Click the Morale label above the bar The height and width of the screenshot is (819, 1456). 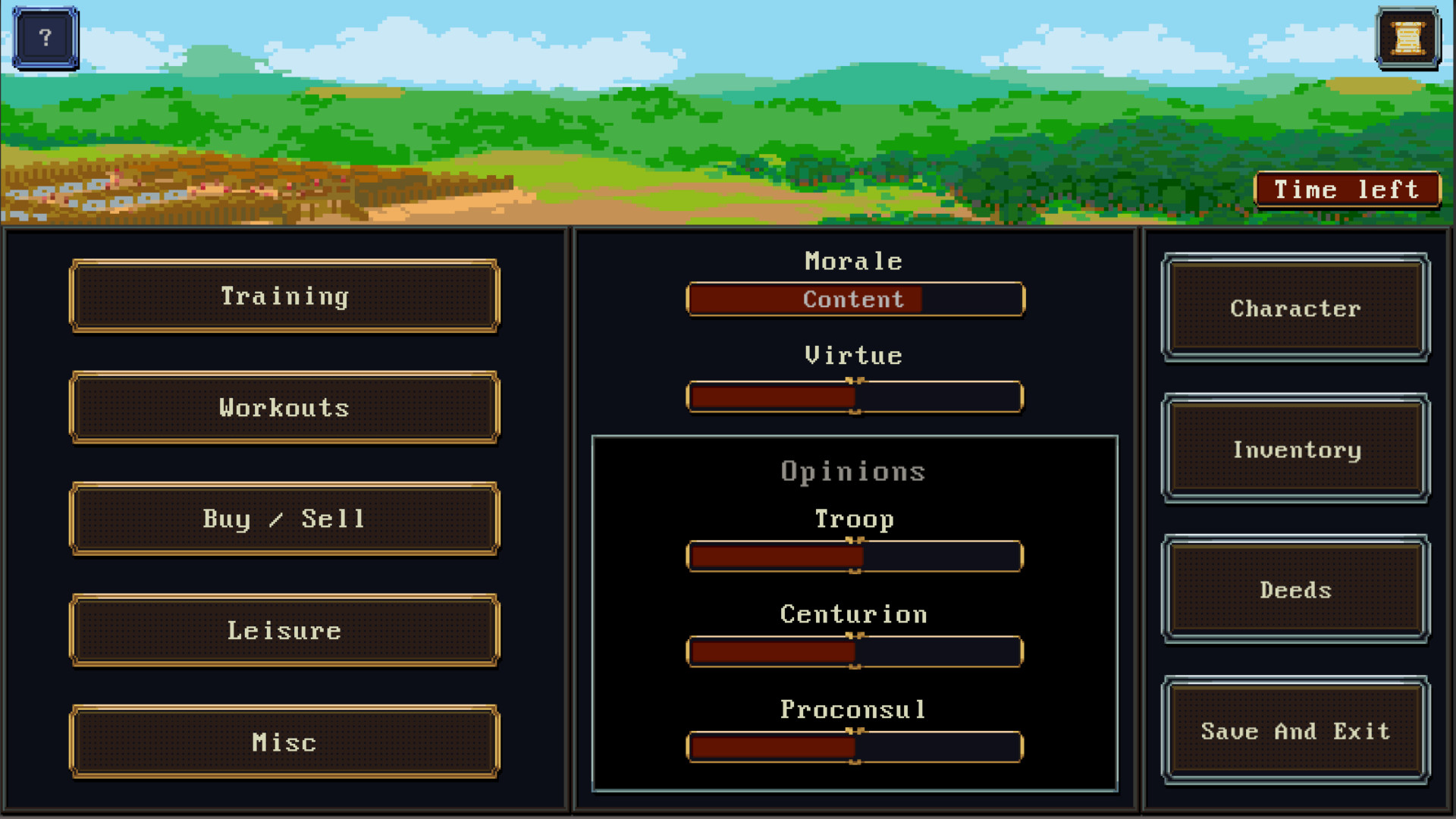(854, 261)
